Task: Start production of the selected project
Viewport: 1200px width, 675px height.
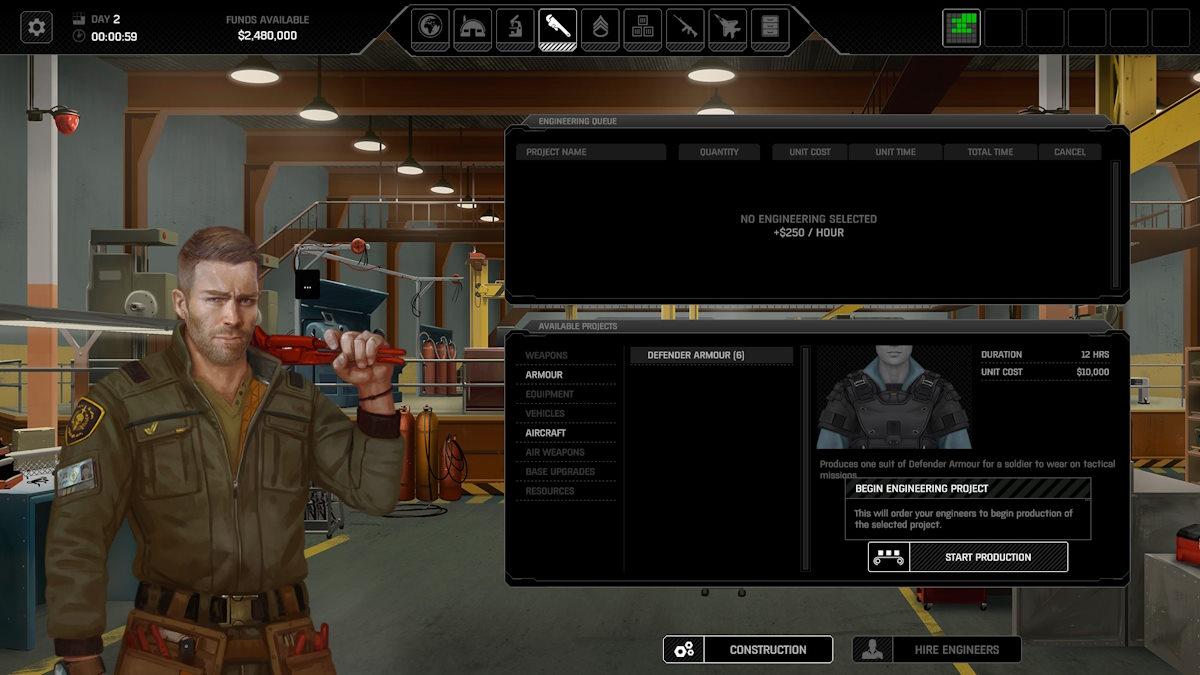Action: (967, 557)
